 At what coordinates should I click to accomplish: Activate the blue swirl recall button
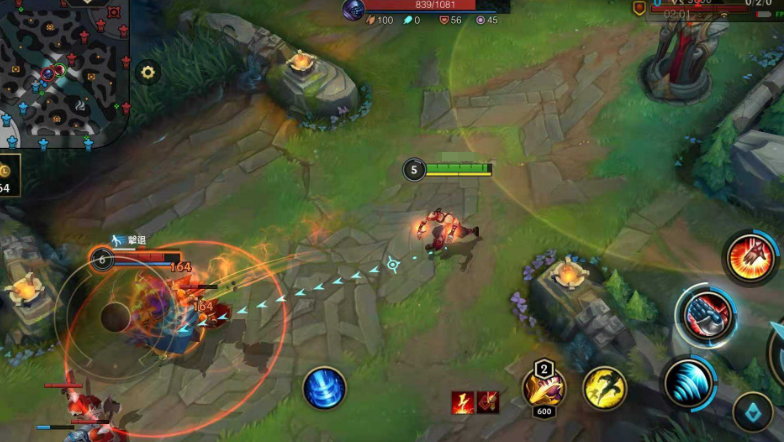(x=324, y=388)
